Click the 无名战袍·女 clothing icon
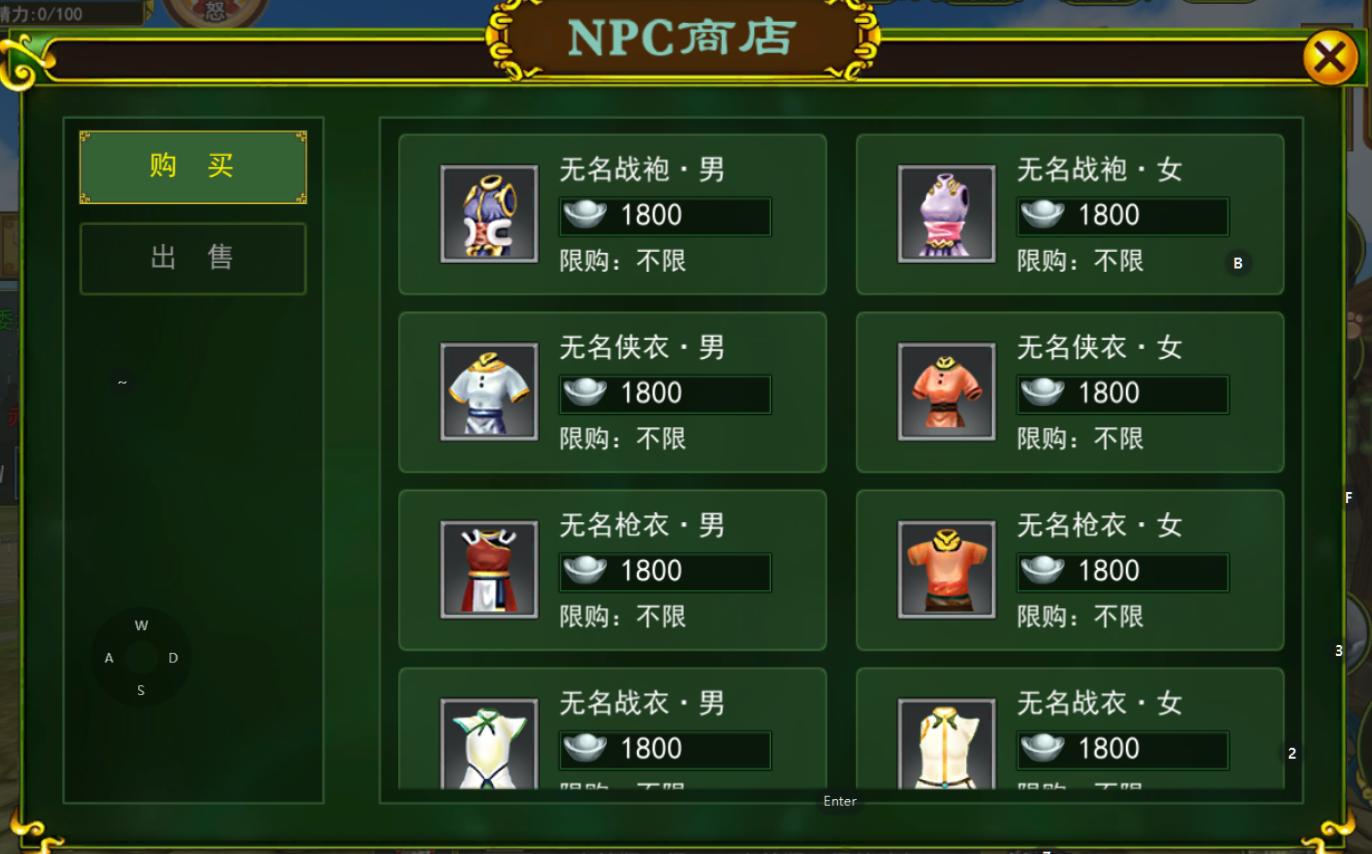 pos(946,213)
